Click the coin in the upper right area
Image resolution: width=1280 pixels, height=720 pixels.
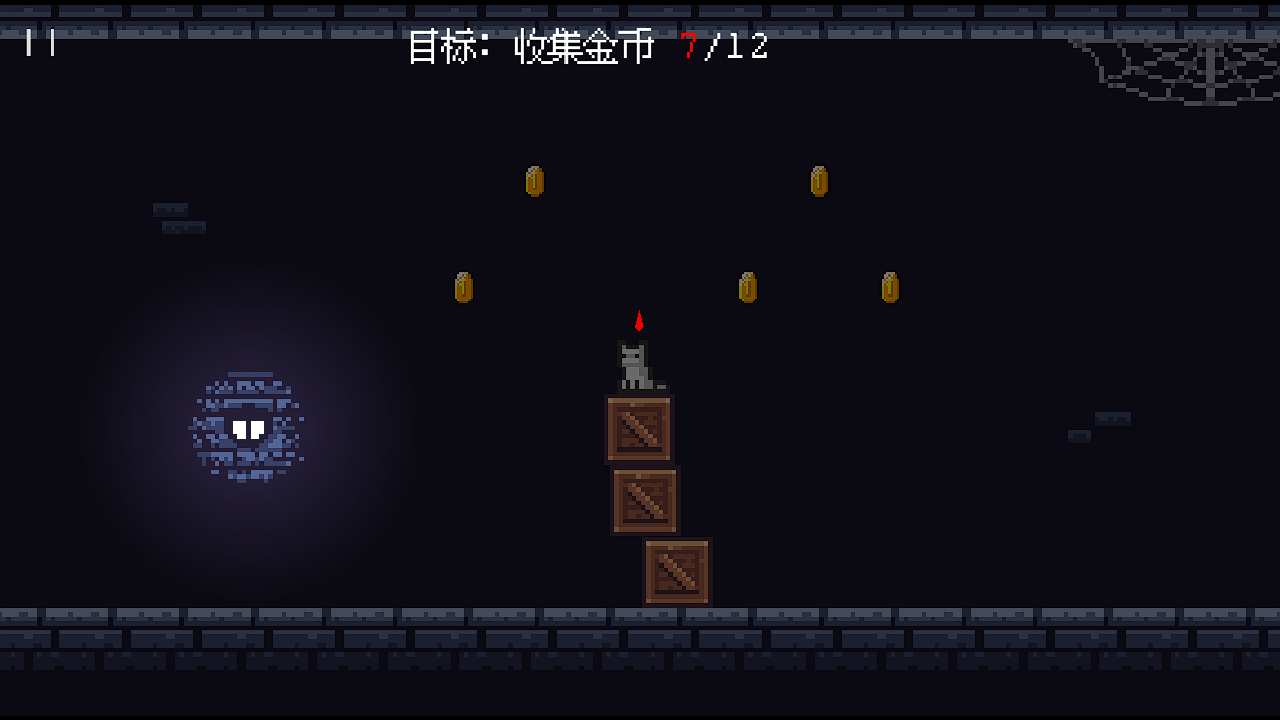tap(819, 181)
